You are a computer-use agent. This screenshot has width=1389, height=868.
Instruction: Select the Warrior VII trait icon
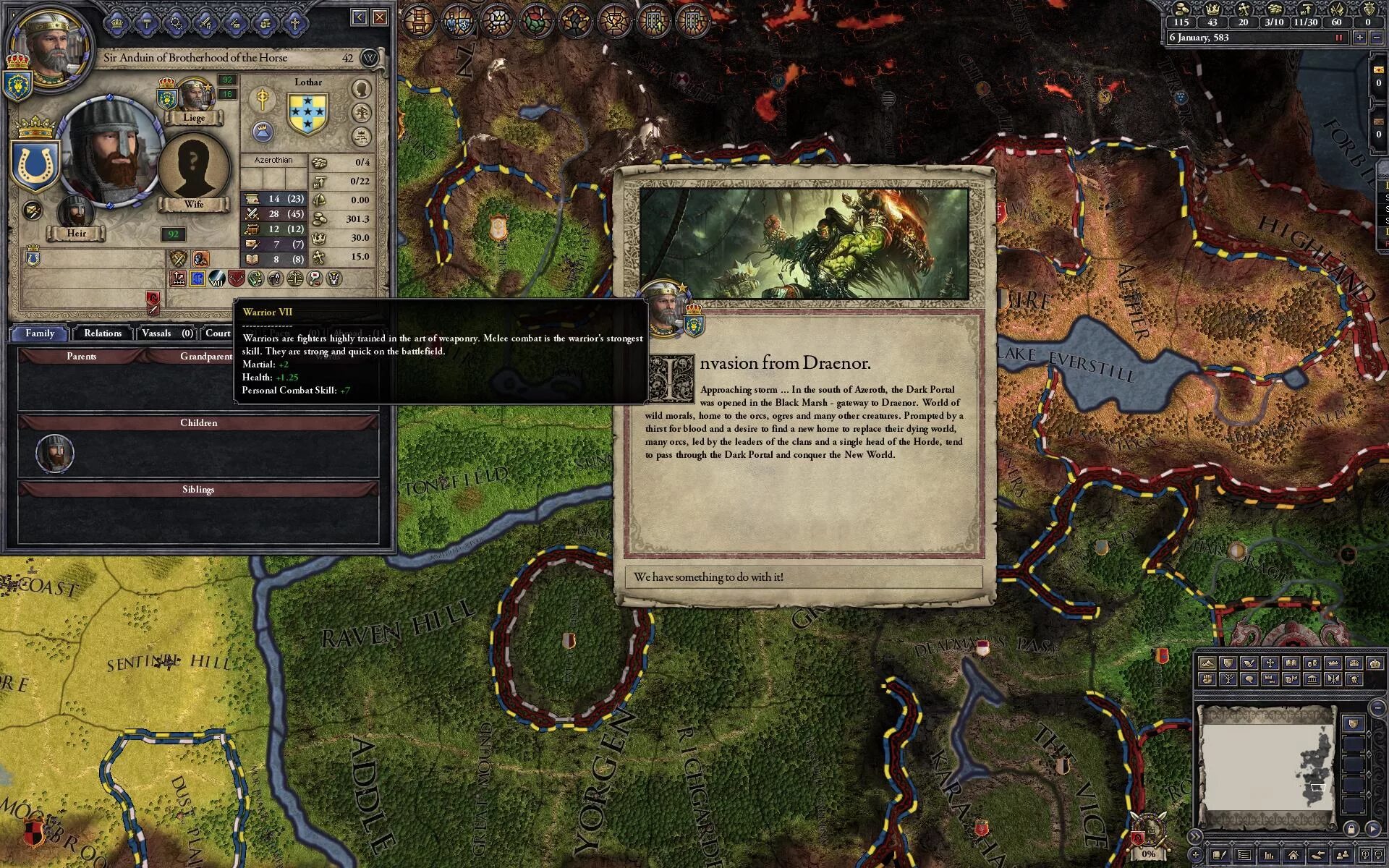(x=217, y=278)
